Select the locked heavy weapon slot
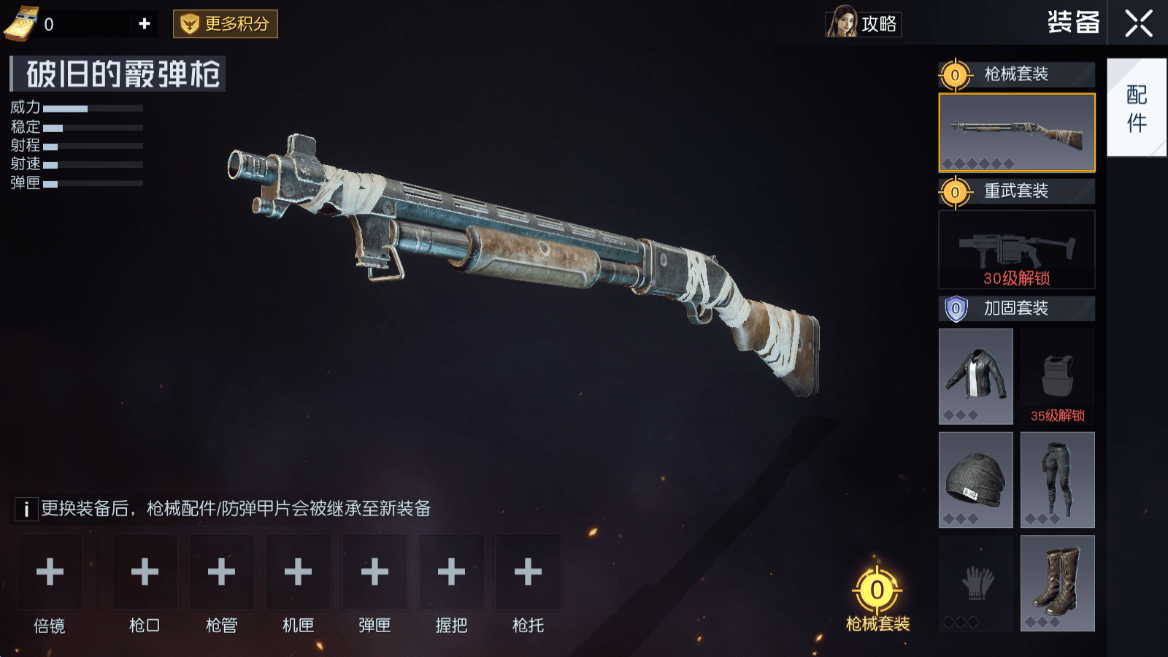The height and width of the screenshot is (657, 1168). [x=1016, y=249]
